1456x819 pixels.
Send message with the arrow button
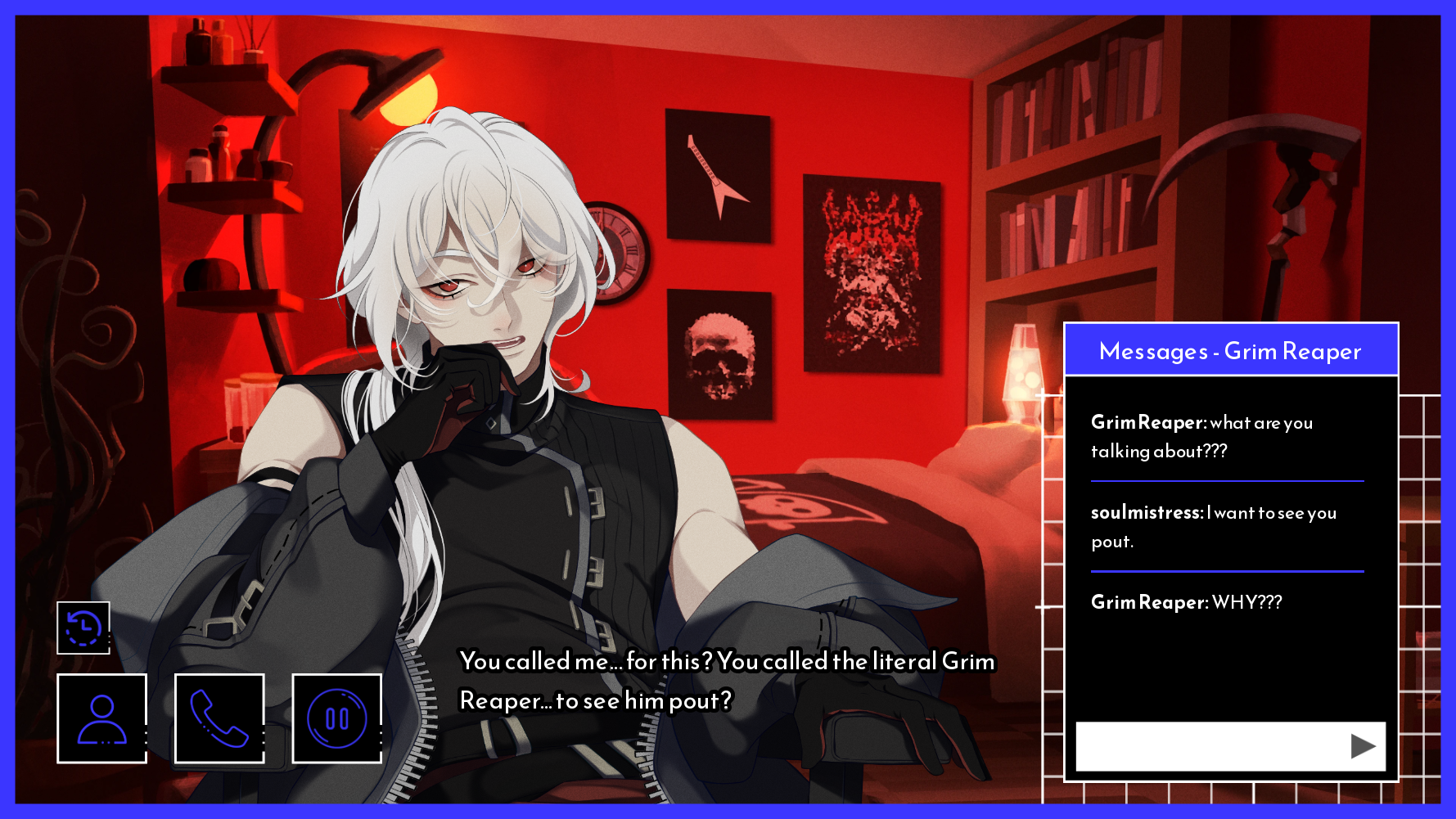[x=1362, y=745]
